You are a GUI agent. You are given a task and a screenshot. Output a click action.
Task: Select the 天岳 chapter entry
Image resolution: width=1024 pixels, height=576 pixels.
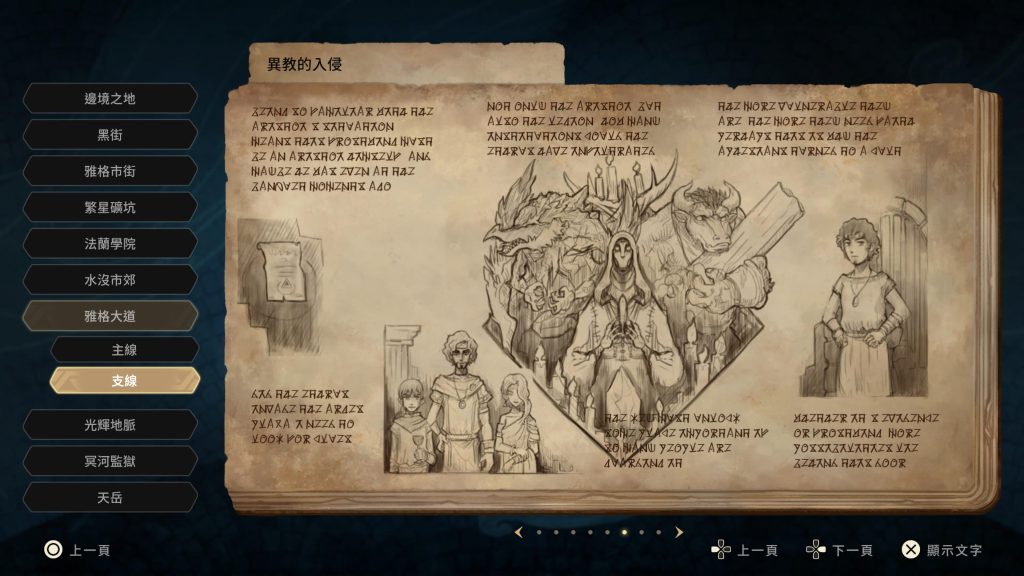click(x=110, y=497)
